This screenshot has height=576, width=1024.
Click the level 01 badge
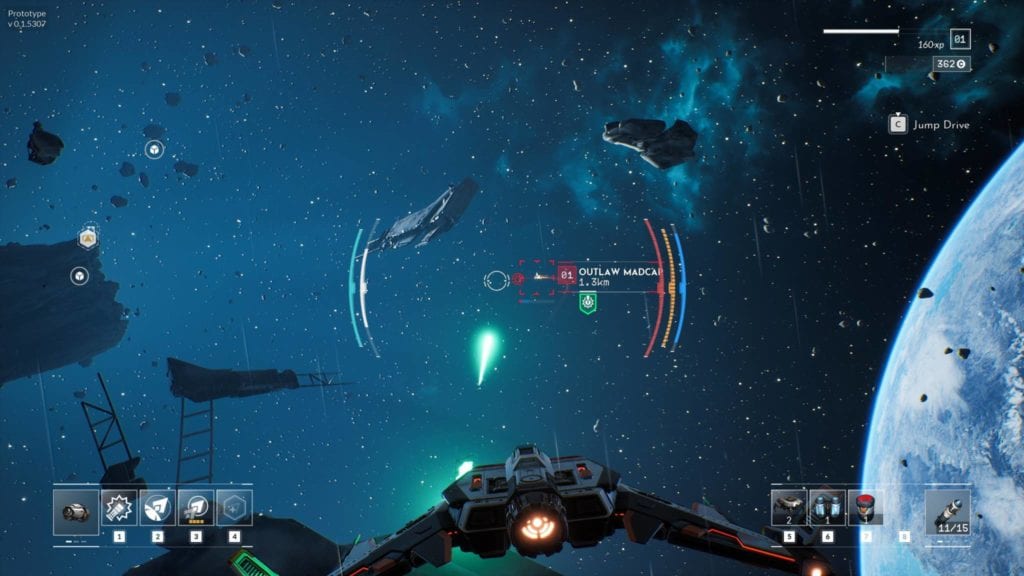pyautogui.click(x=960, y=40)
